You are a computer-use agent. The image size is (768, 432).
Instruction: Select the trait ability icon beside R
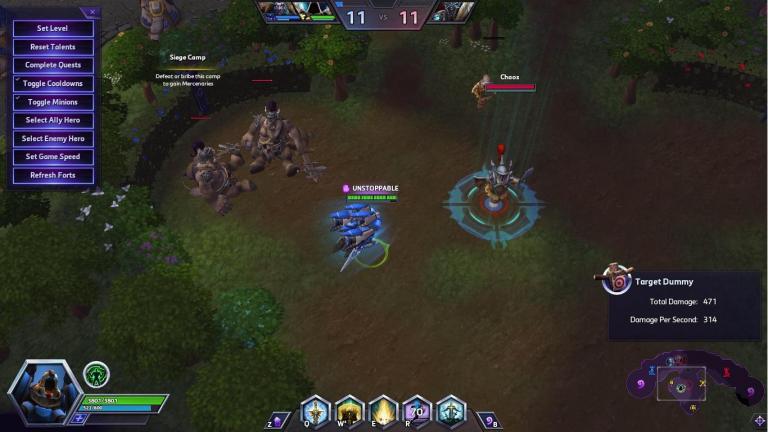[x=451, y=411]
